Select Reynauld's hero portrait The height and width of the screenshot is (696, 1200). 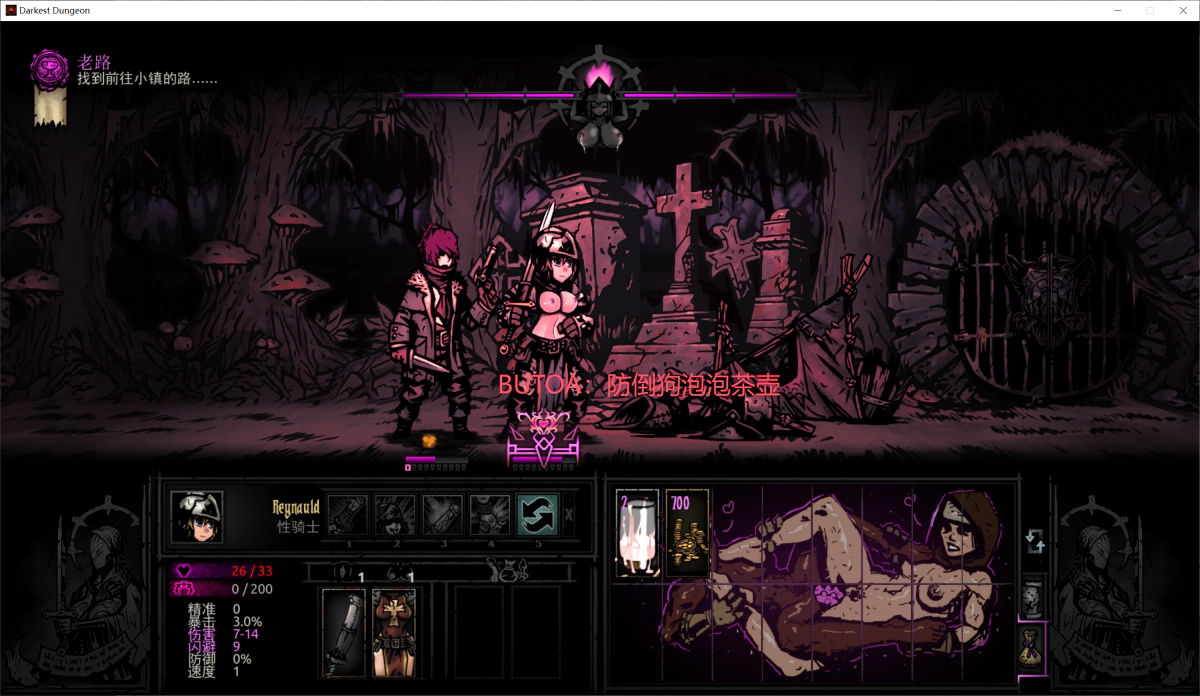pos(196,516)
